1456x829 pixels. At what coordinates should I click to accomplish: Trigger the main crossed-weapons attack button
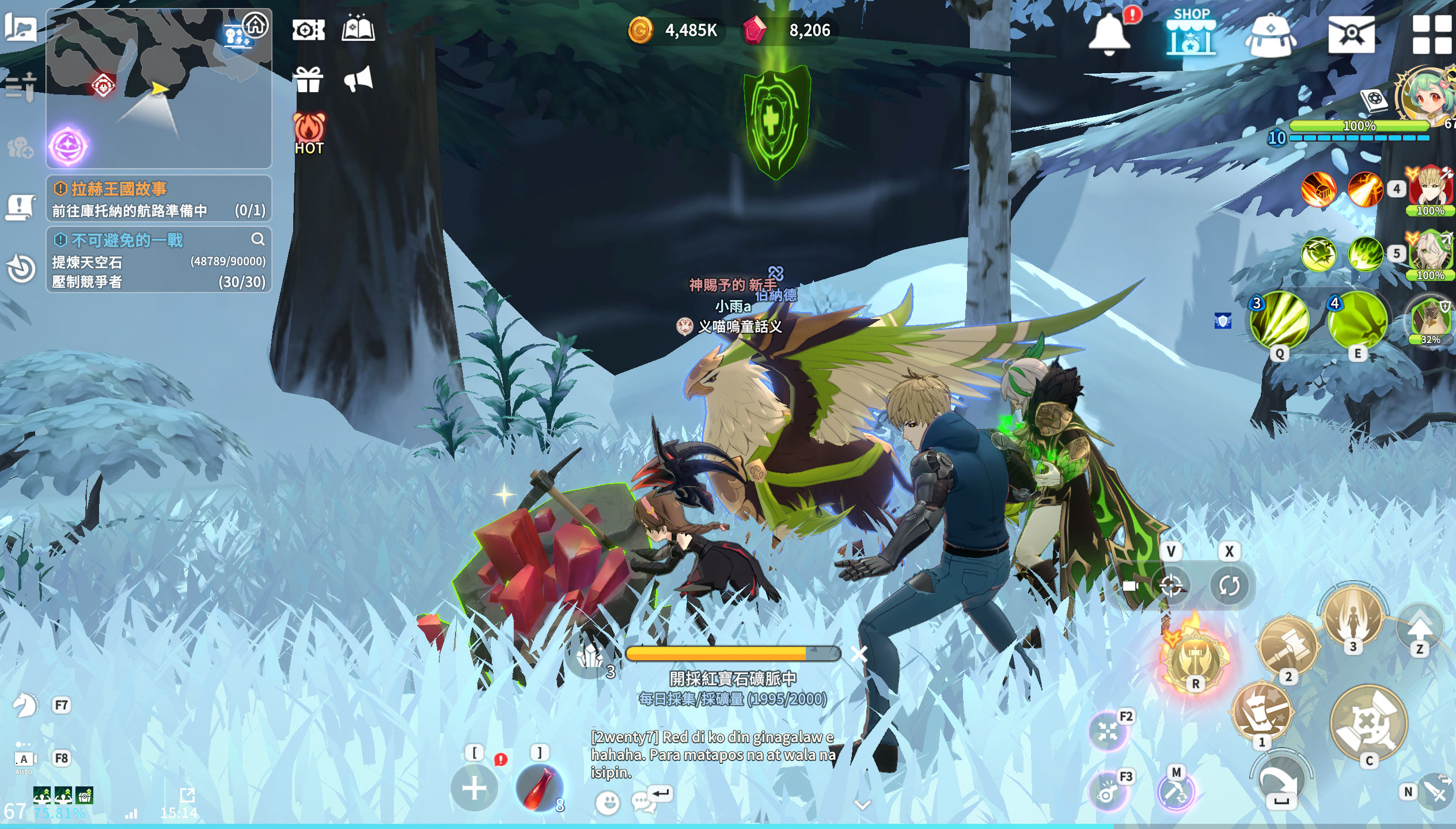tap(1368, 722)
